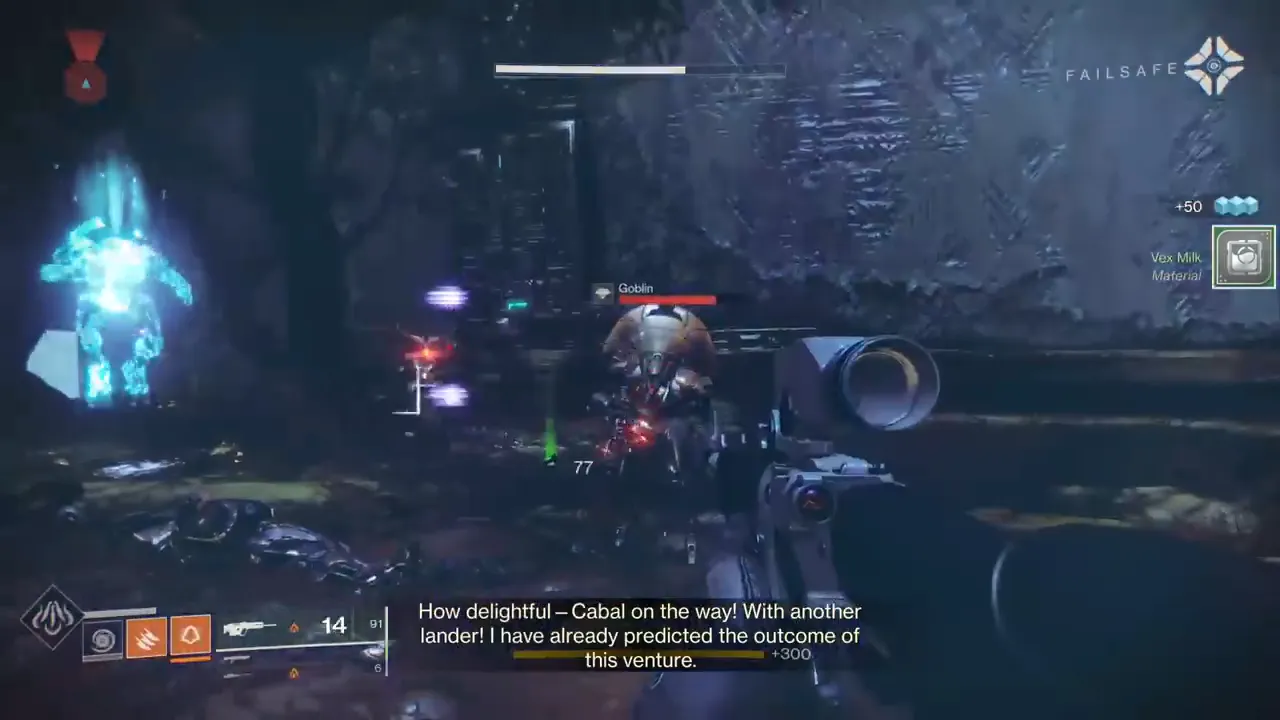Select the solar subclass diamond icon
The image size is (1280, 720).
click(x=50, y=615)
